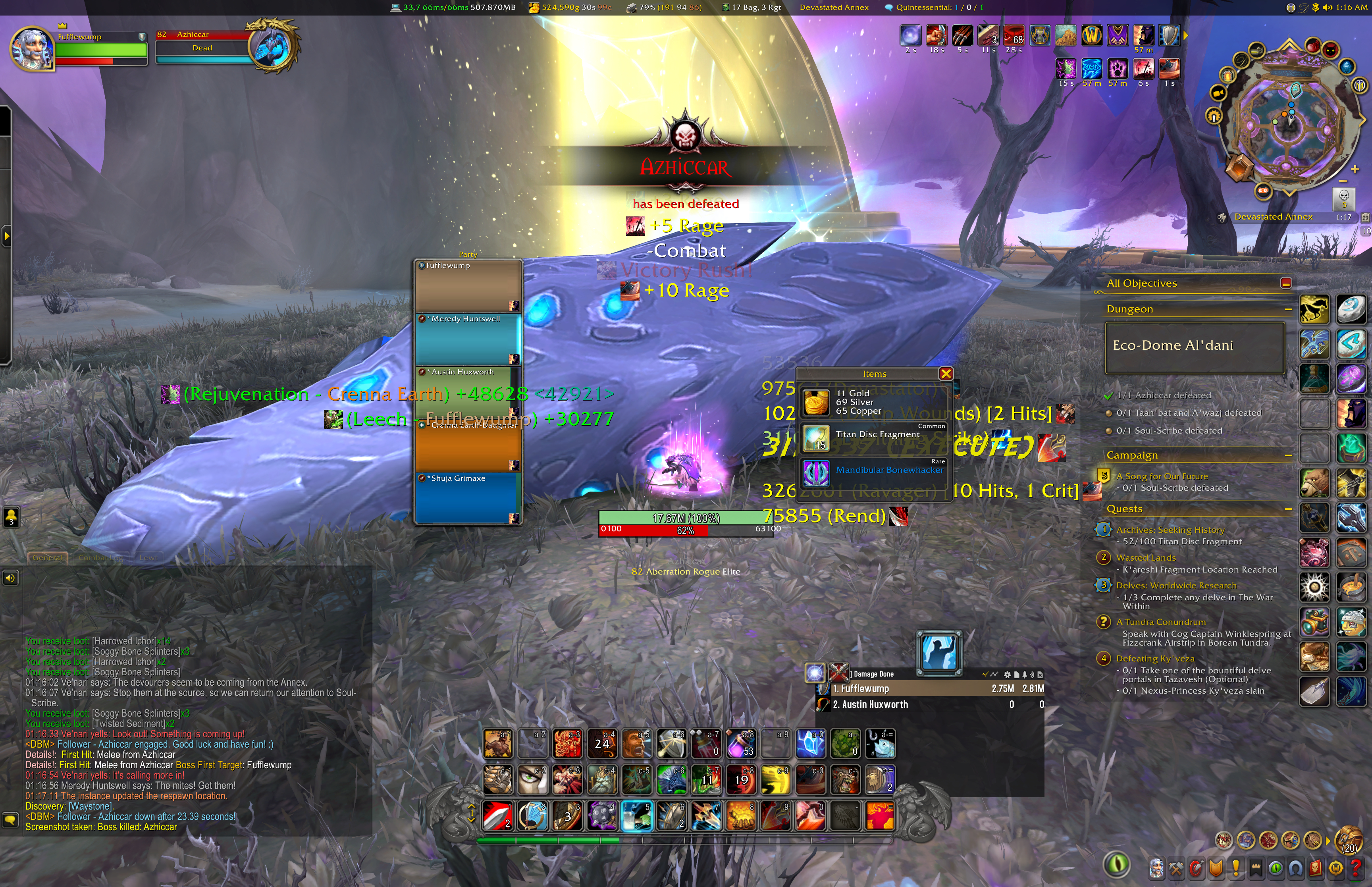The width and height of the screenshot is (1372, 887).
Task: Switch to the General chat tab
Action: pos(47,557)
